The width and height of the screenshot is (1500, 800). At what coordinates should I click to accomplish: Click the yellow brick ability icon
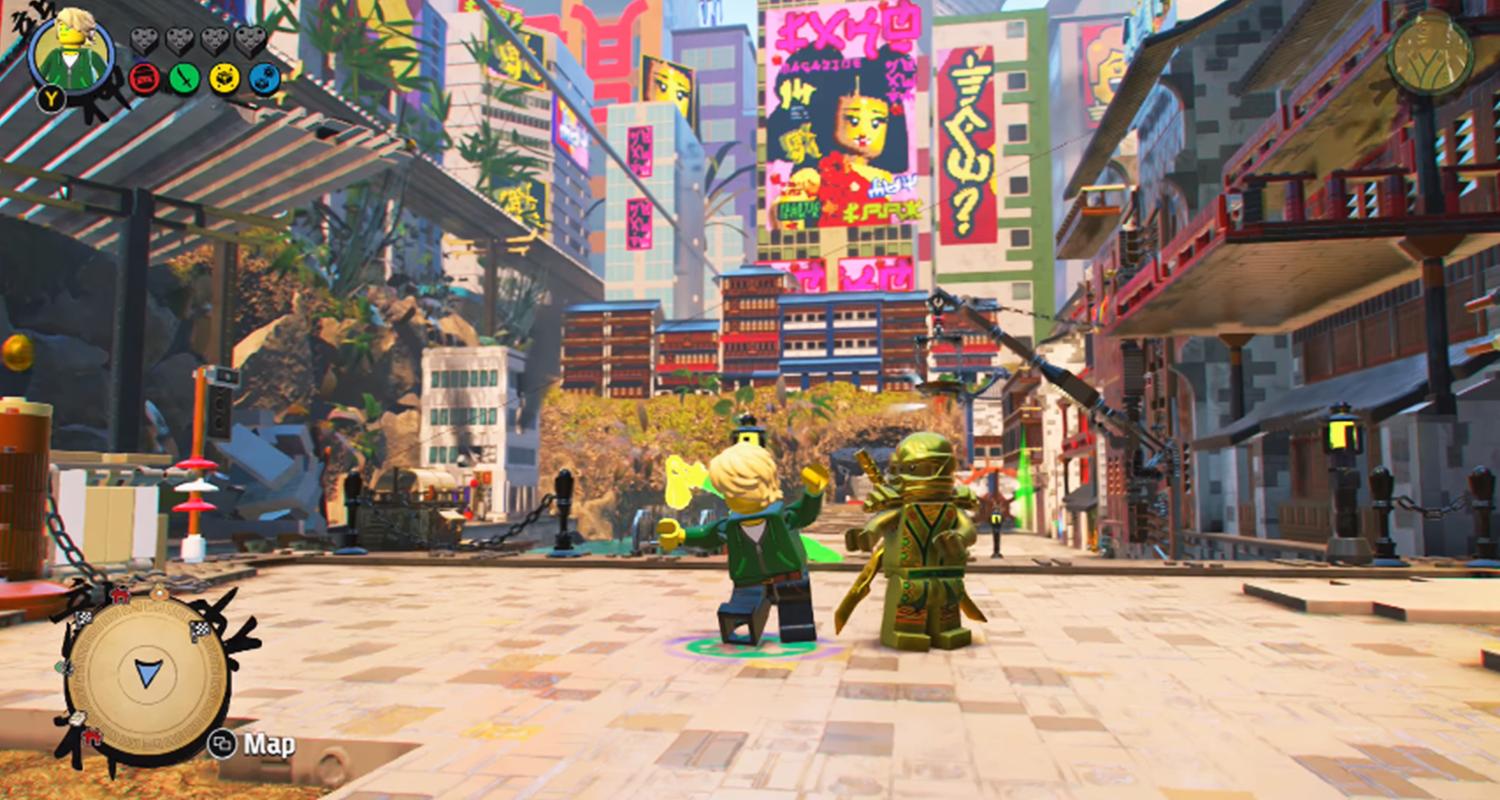(x=224, y=78)
